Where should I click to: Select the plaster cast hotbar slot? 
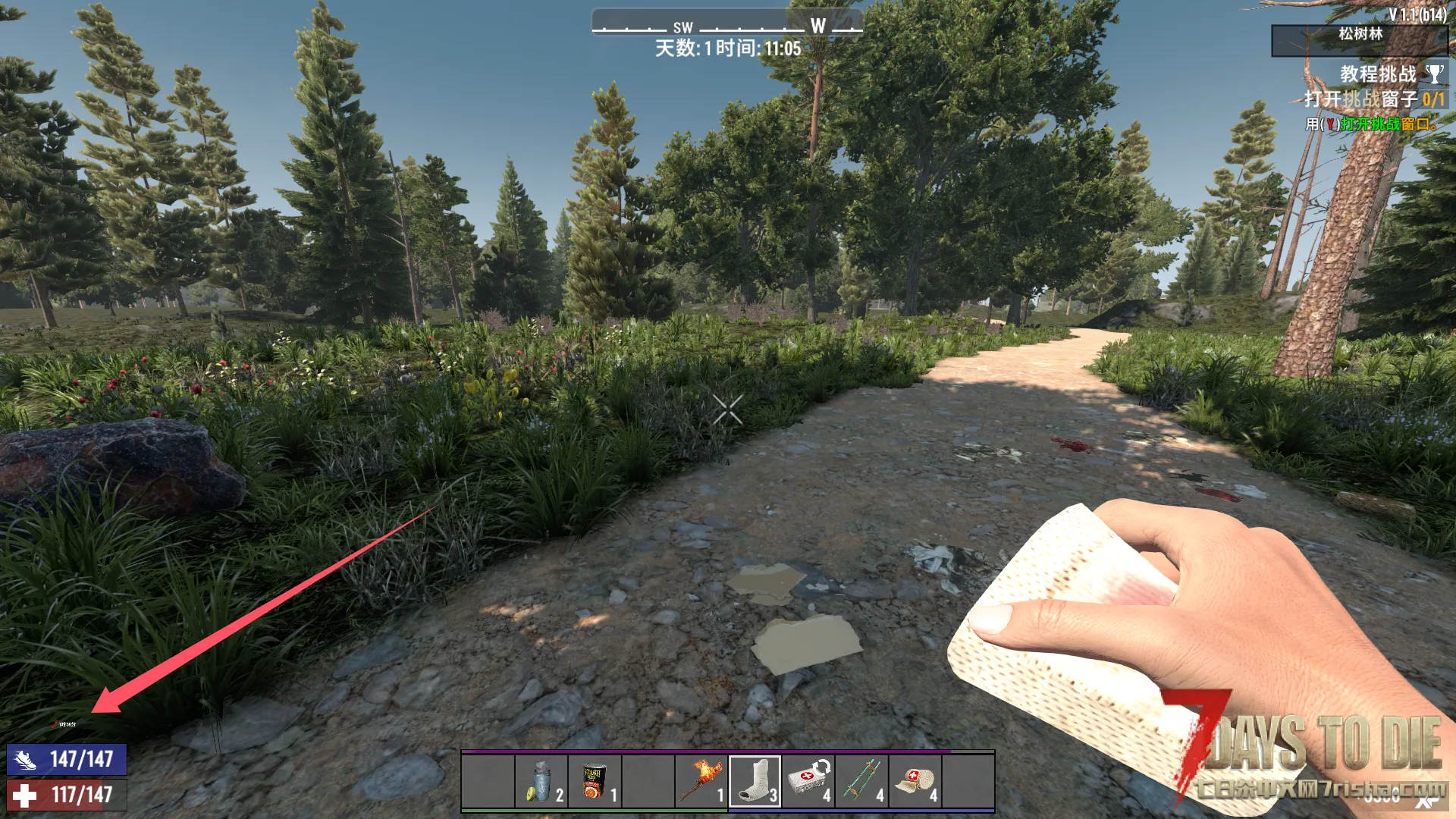(x=755, y=782)
